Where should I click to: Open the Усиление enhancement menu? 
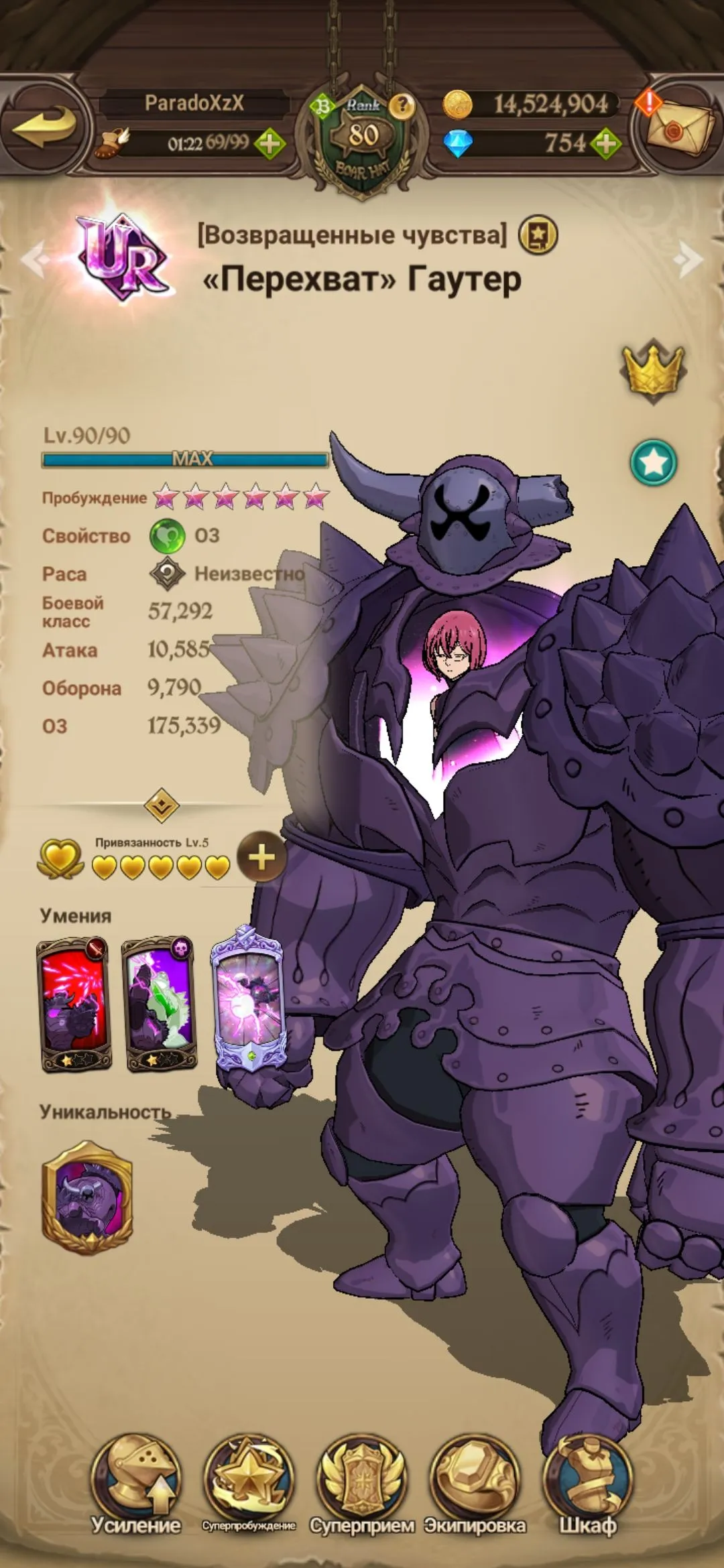coord(136,1484)
